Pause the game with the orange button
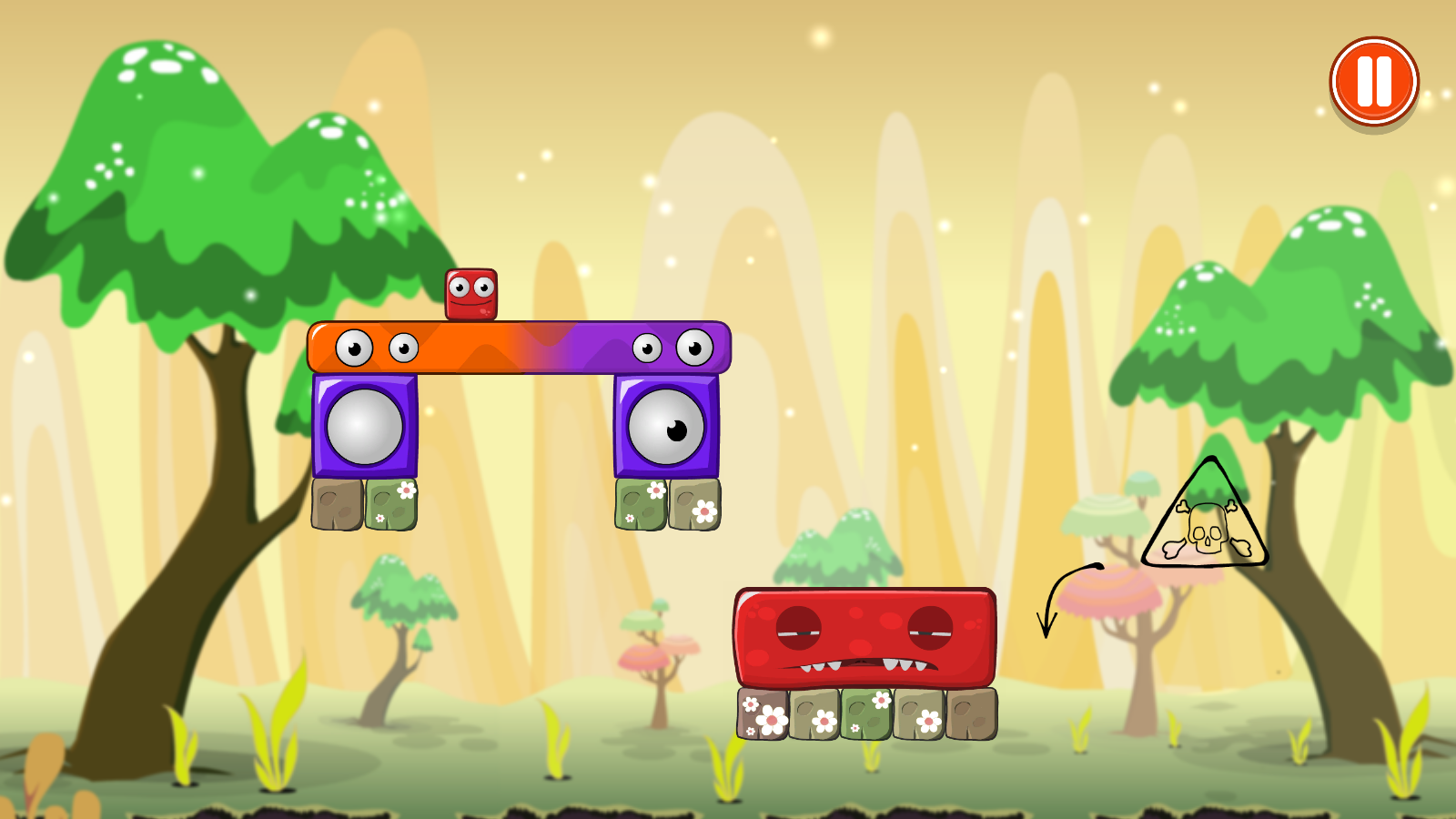The width and height of the screenshot is (1456, 819). [x=1373, y=82]
